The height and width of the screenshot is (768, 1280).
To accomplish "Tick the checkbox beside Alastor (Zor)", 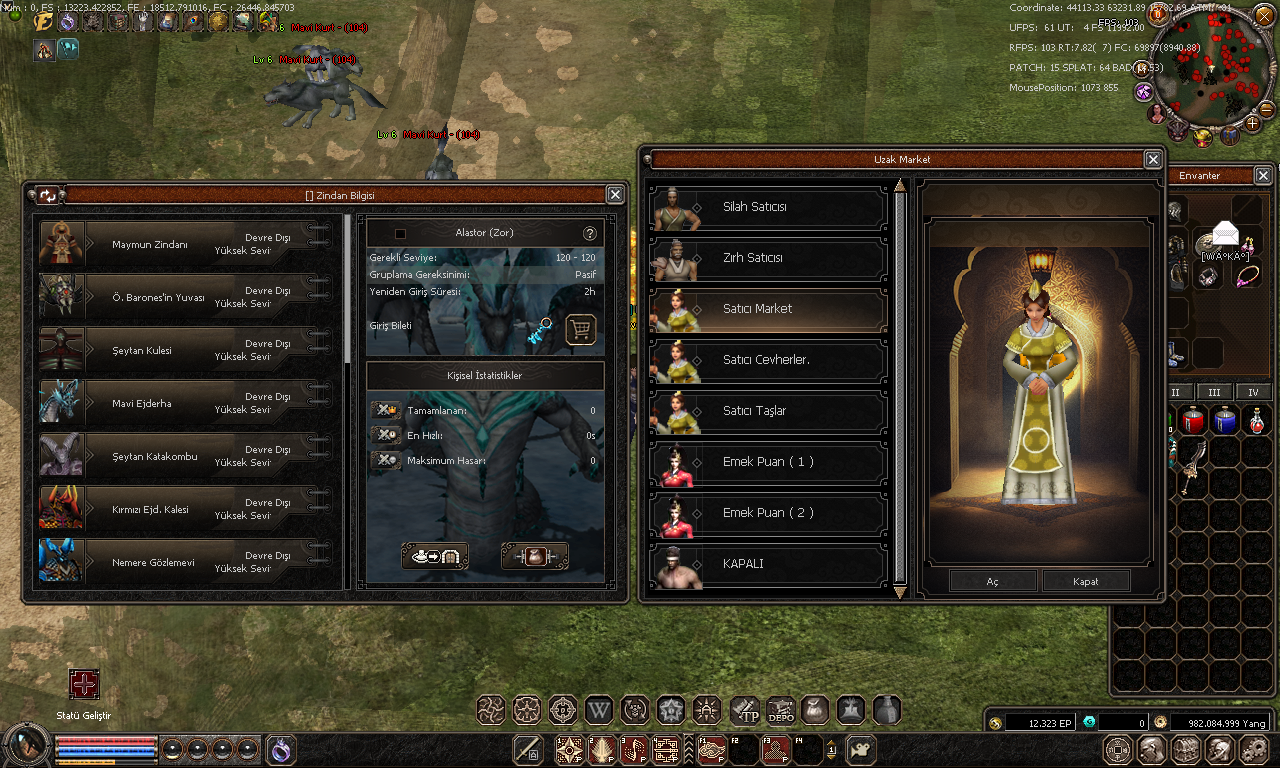I will point(401,233).
